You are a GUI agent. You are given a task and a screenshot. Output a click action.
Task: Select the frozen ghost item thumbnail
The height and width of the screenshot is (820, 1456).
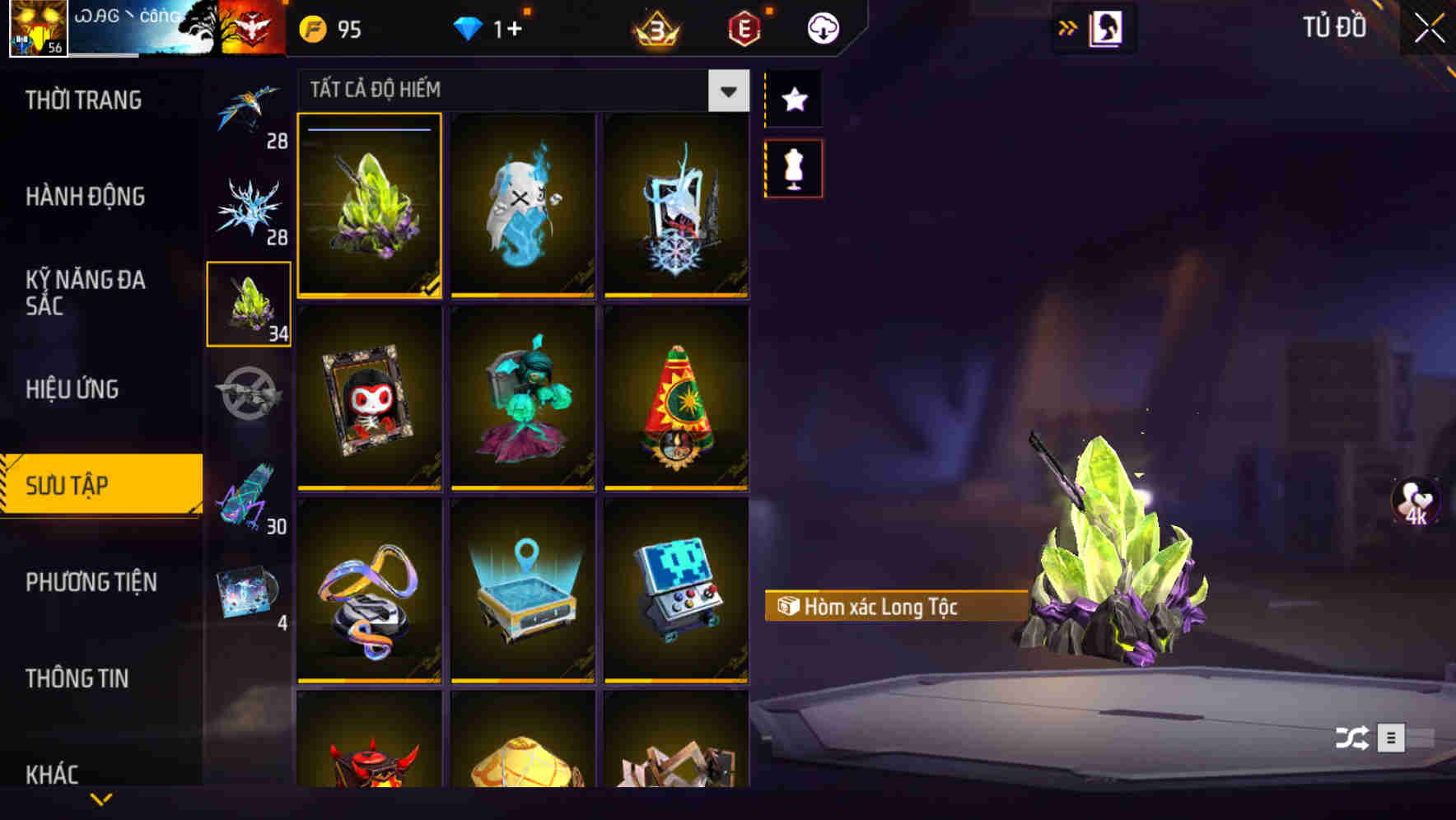pyautogui.click(x=522, y=206)
